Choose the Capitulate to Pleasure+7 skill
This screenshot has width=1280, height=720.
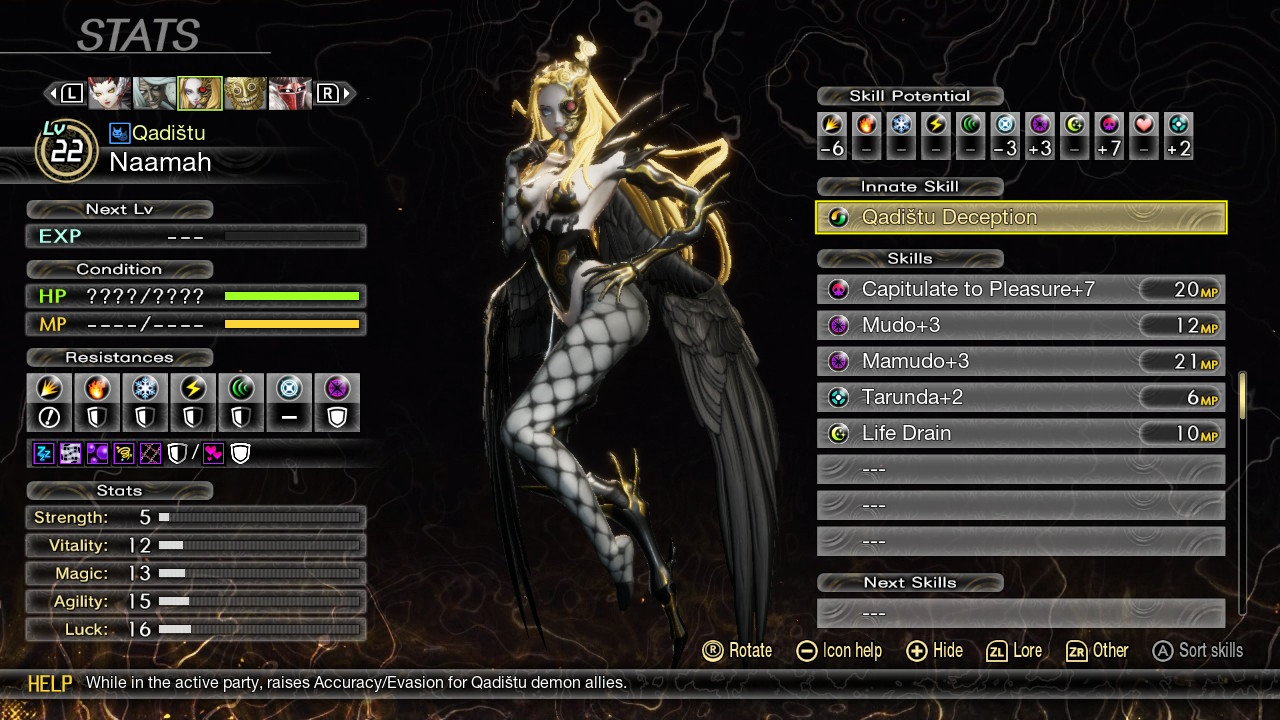(1021, 290)
